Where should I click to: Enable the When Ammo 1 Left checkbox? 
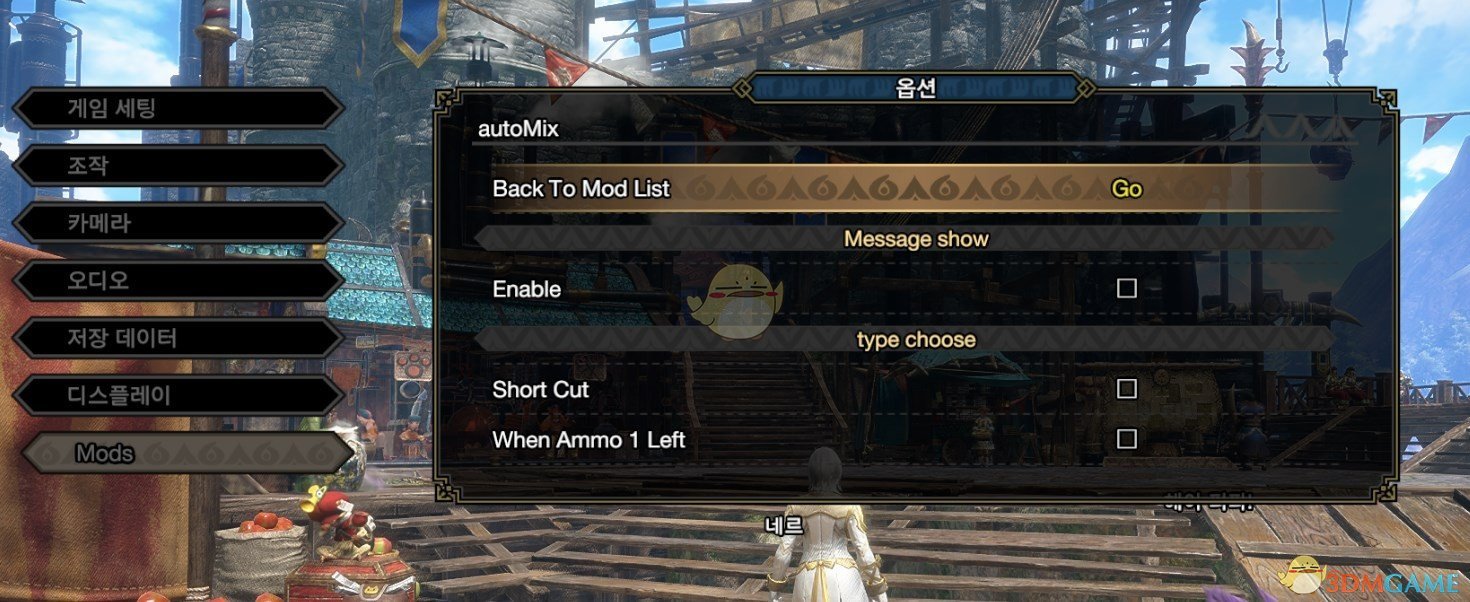pos(1127,439)
